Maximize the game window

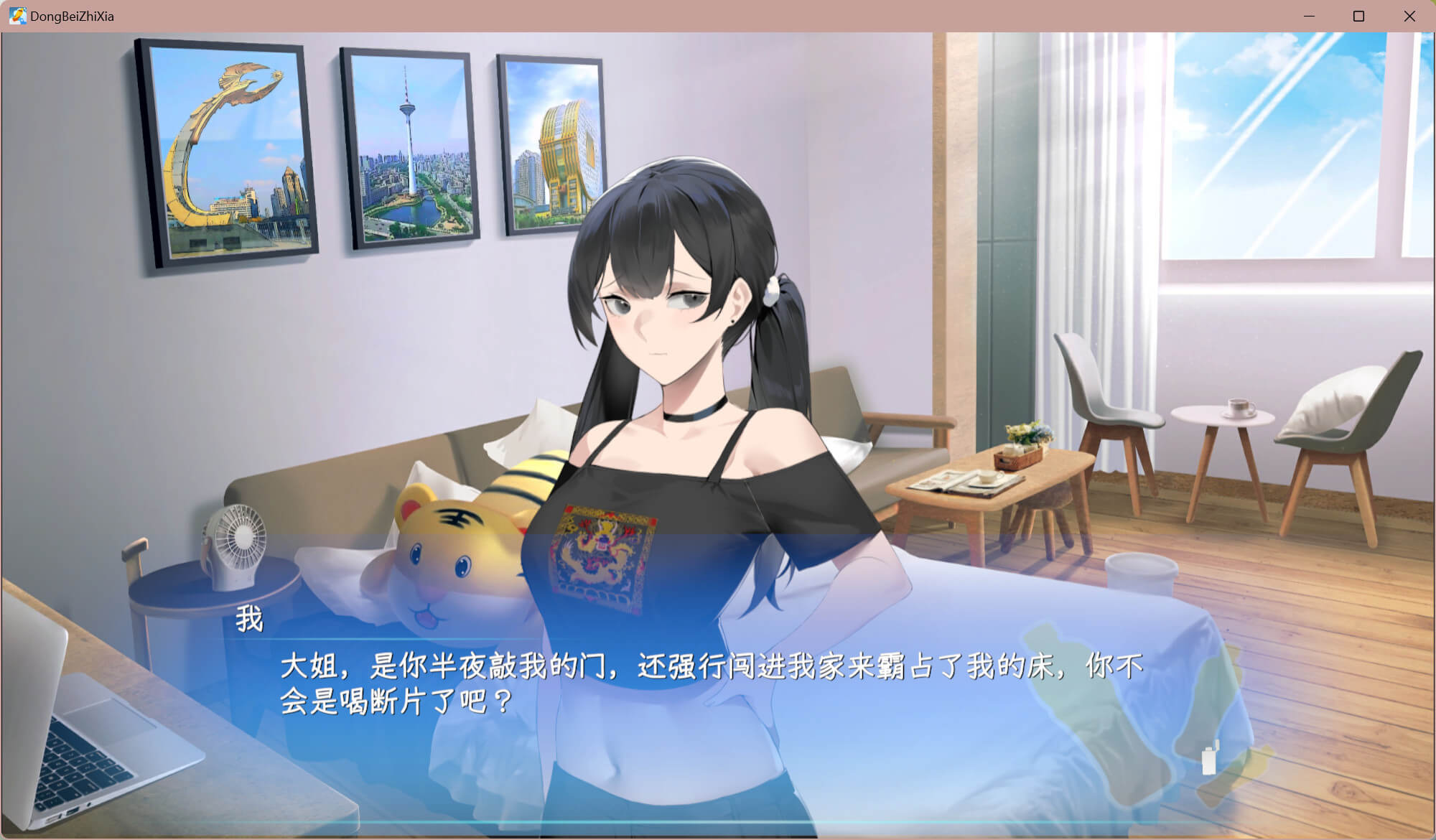click(1358, 16)
